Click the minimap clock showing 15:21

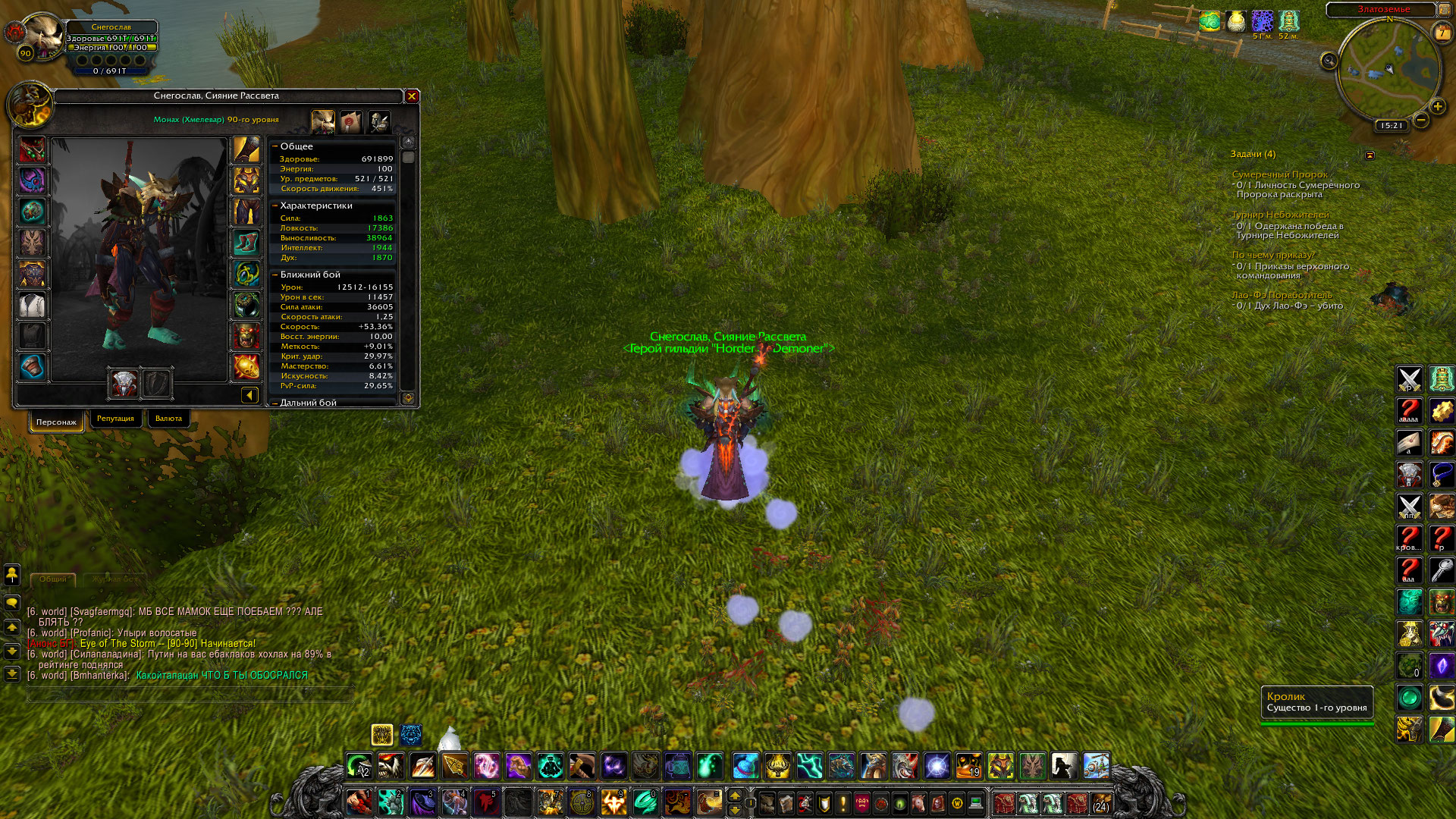point(1392,126)
